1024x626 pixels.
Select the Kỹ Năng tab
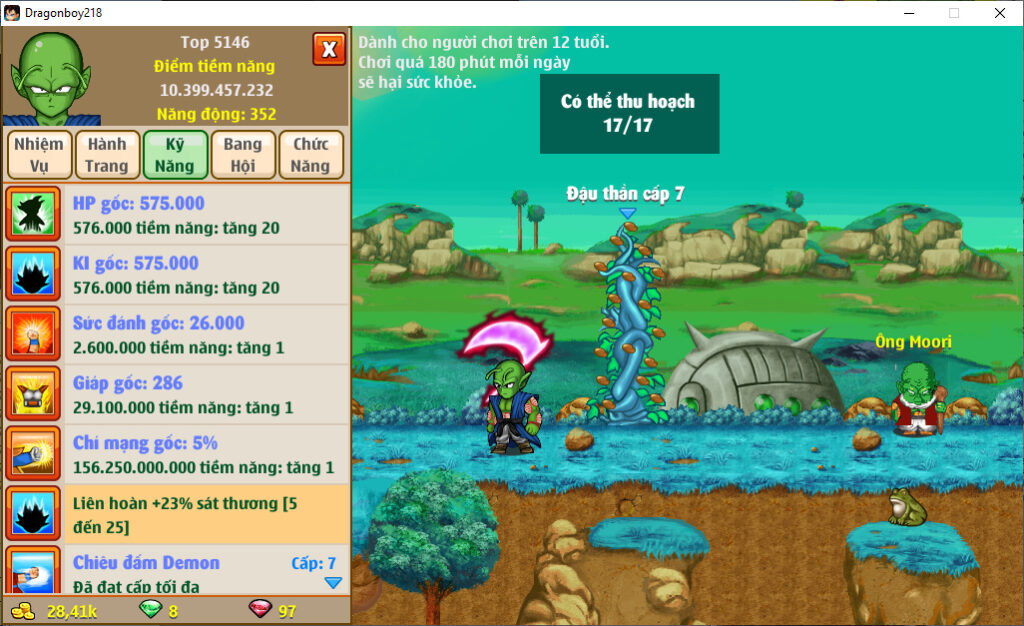tap(175, 155)
